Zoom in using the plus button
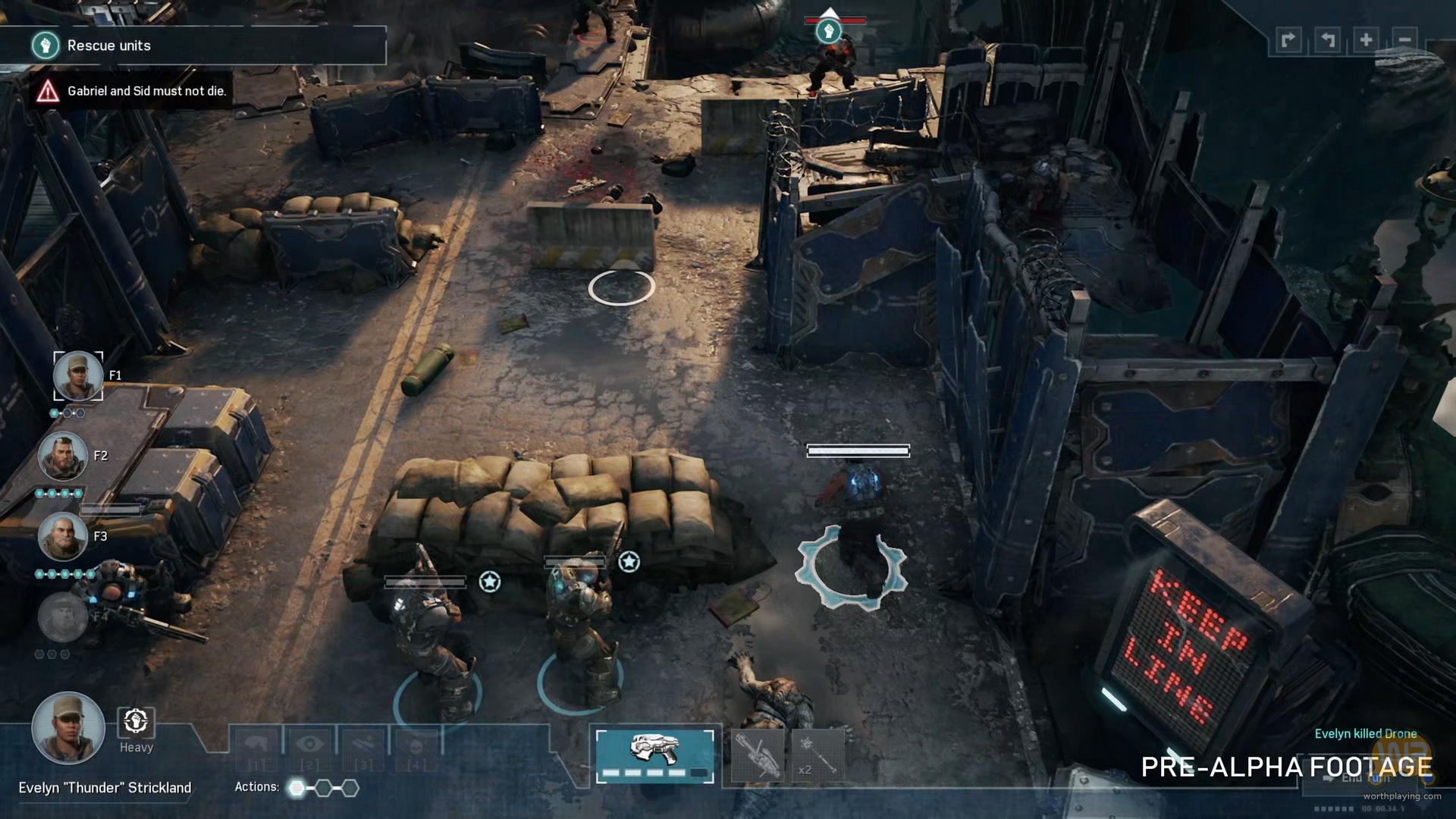This screenshot has height=819, width=1456. coord(1366,39)
